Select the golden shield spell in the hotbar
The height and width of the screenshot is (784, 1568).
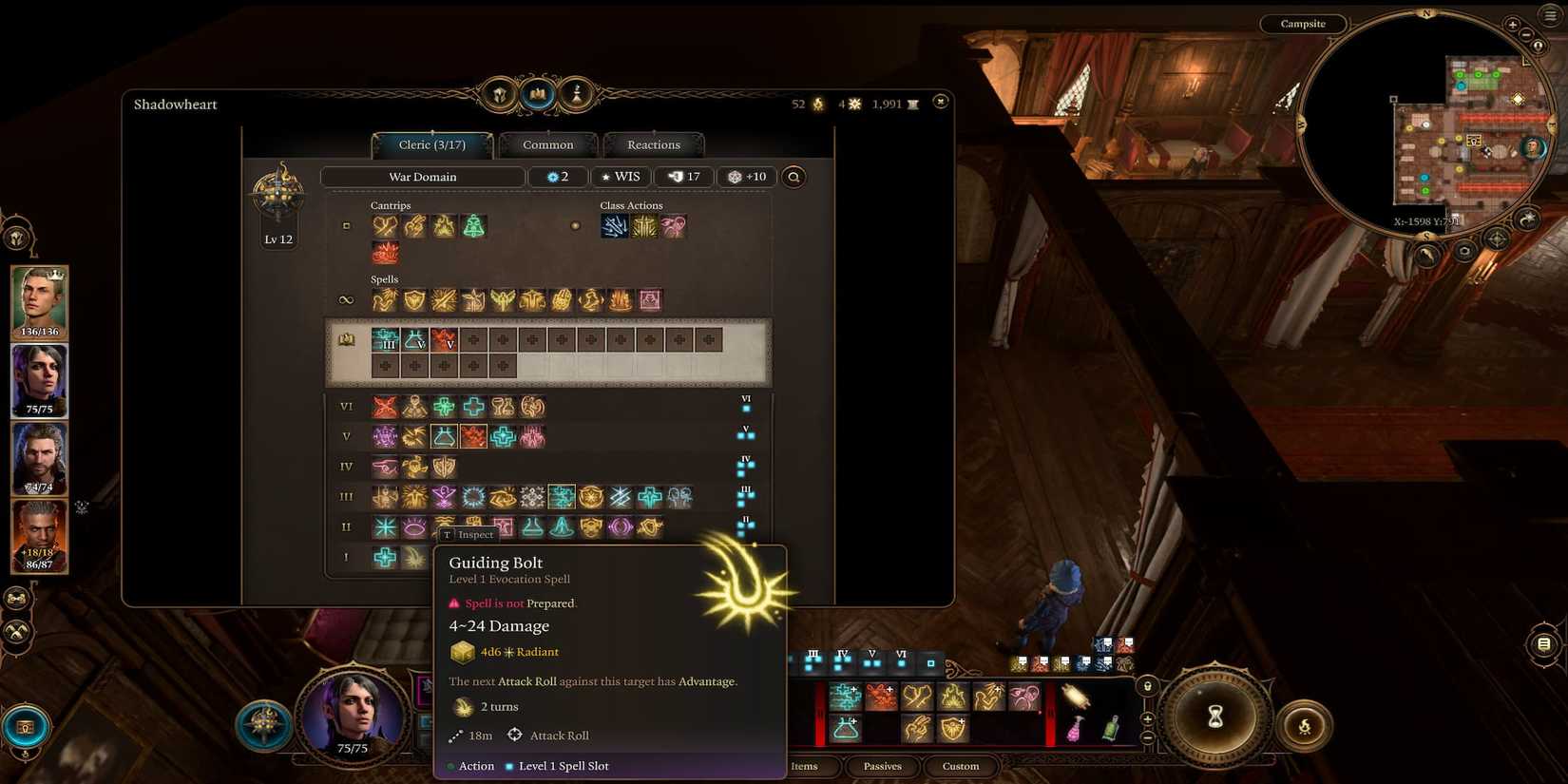(x=952, y=729)
